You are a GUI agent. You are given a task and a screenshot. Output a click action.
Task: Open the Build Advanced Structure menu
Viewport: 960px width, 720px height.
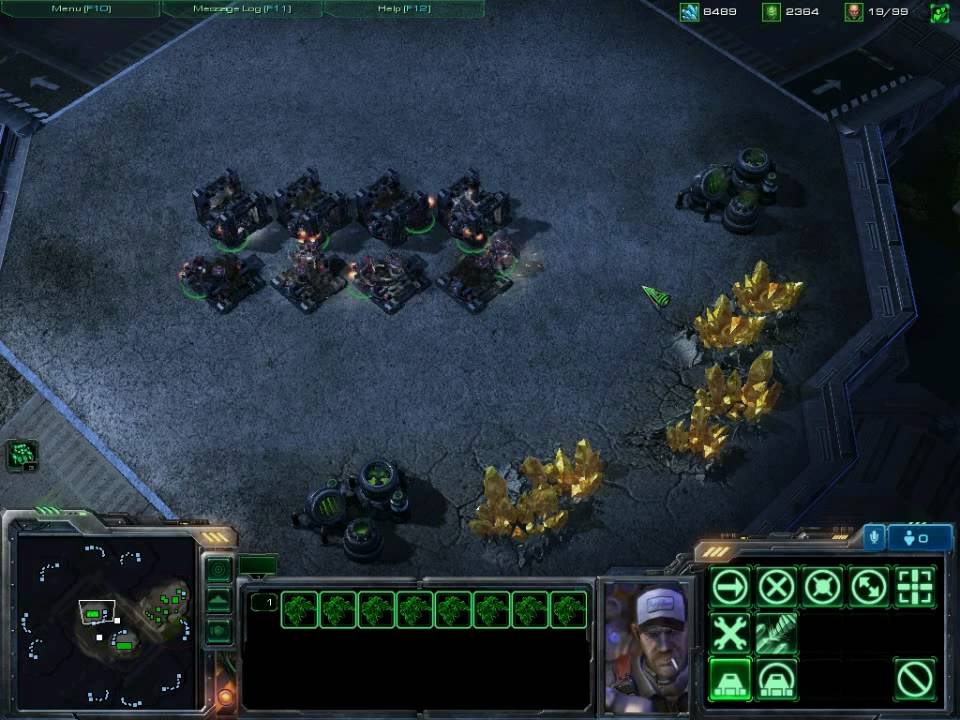coord(776,680)
